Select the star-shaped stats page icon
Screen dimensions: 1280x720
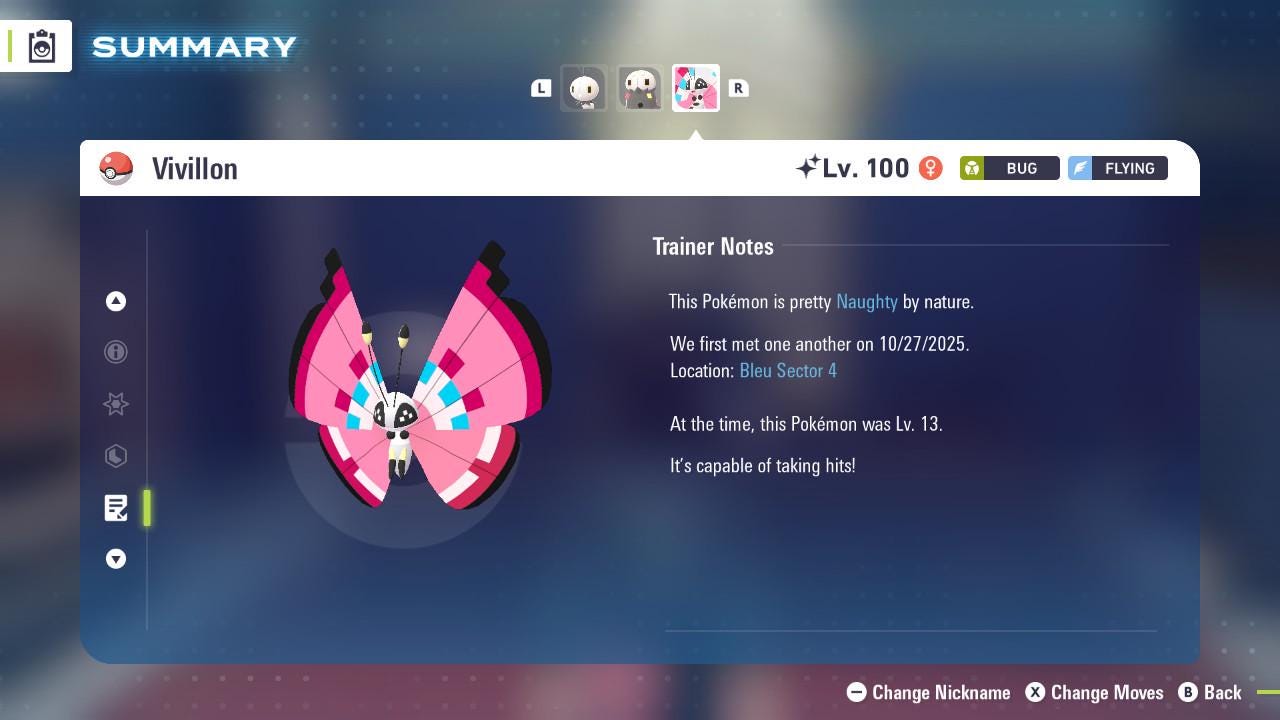[x=116, y=404]
